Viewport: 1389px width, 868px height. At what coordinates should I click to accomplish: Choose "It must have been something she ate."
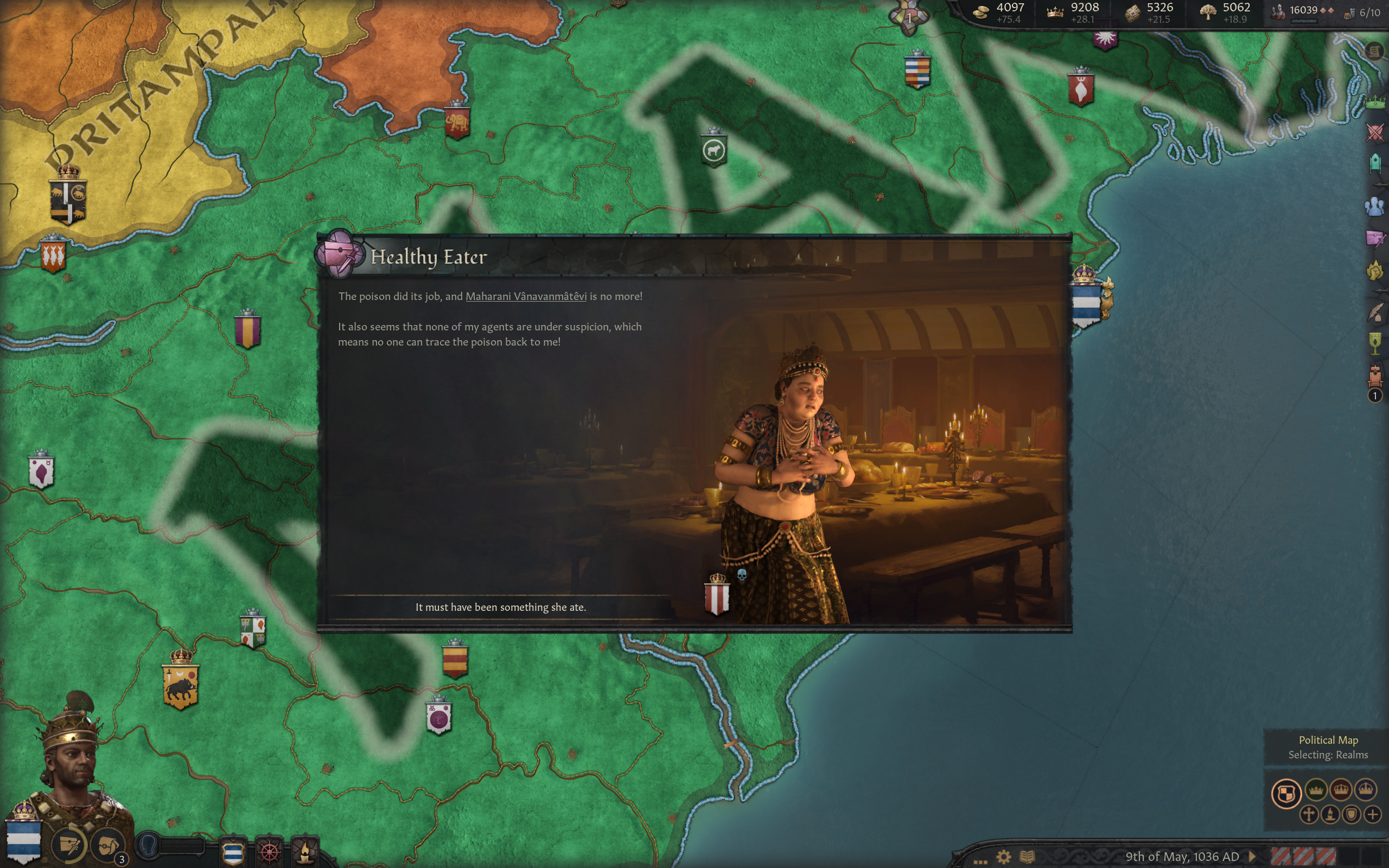500,608
